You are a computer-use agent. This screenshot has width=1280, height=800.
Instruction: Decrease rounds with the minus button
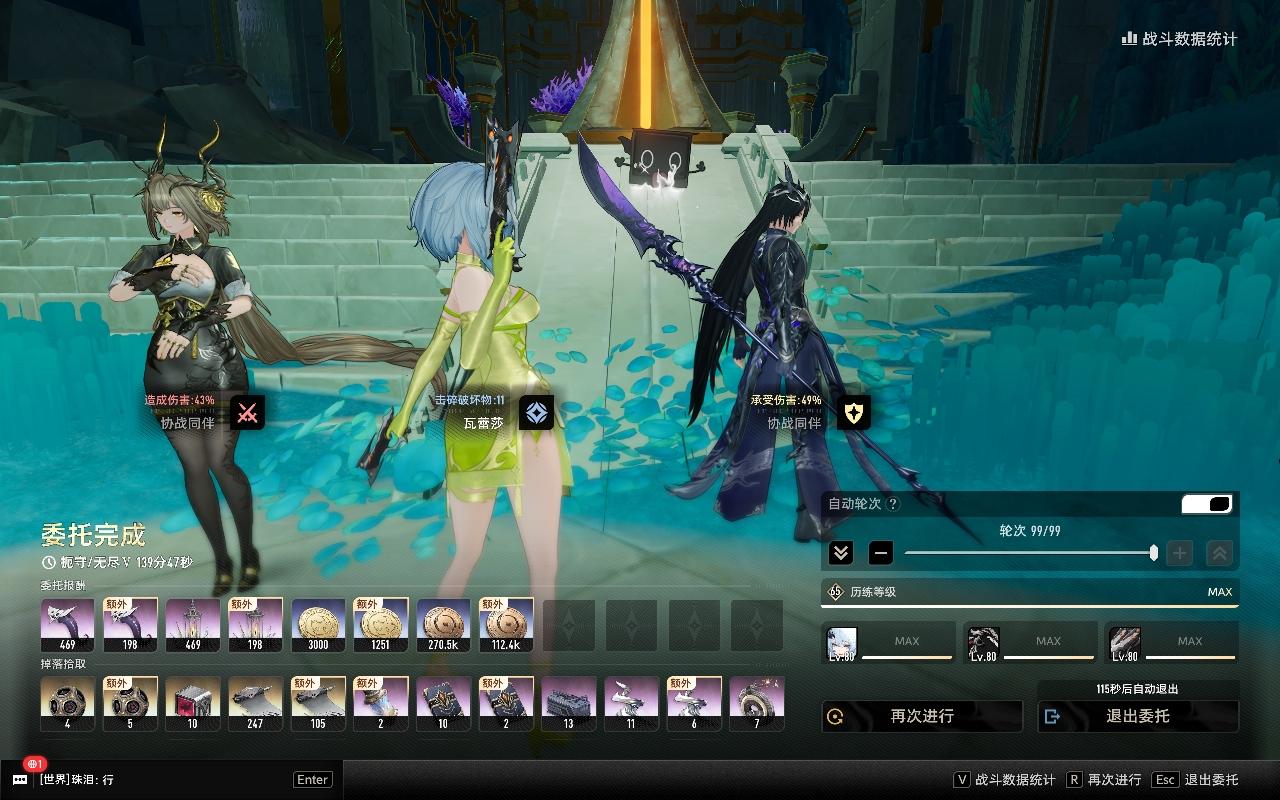pyautogui.click(x=881, y=553)
